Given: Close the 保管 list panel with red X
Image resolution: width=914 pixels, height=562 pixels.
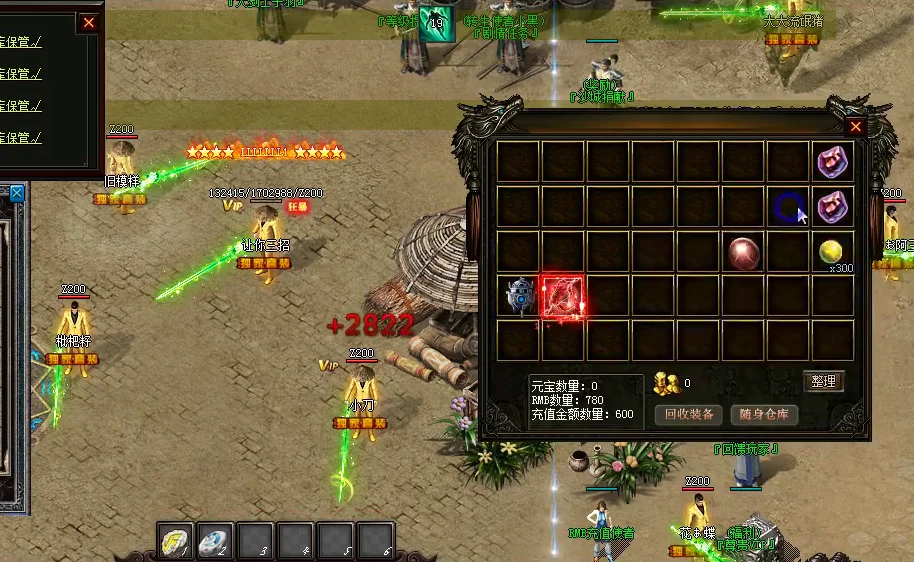Looking at the screenshot, I should 89,22.
